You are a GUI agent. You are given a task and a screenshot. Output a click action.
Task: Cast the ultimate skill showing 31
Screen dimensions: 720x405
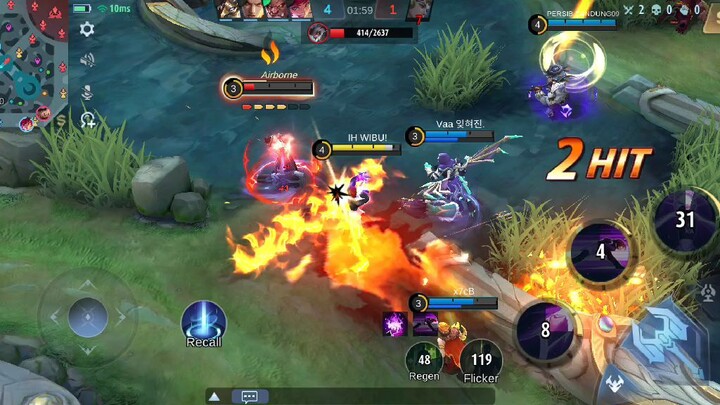click(x=684, y=219)
